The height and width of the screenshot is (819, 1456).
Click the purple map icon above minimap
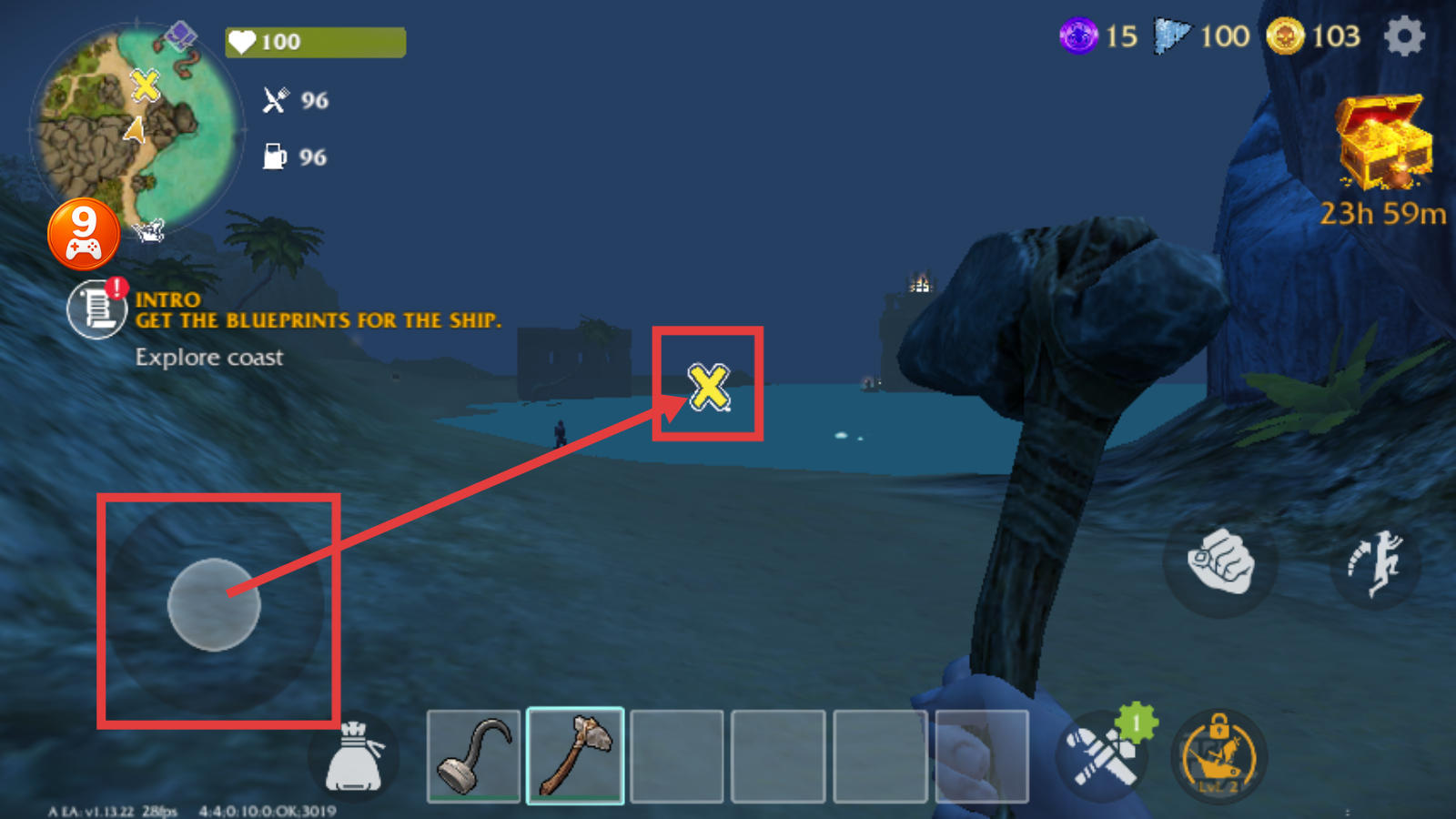180,37
